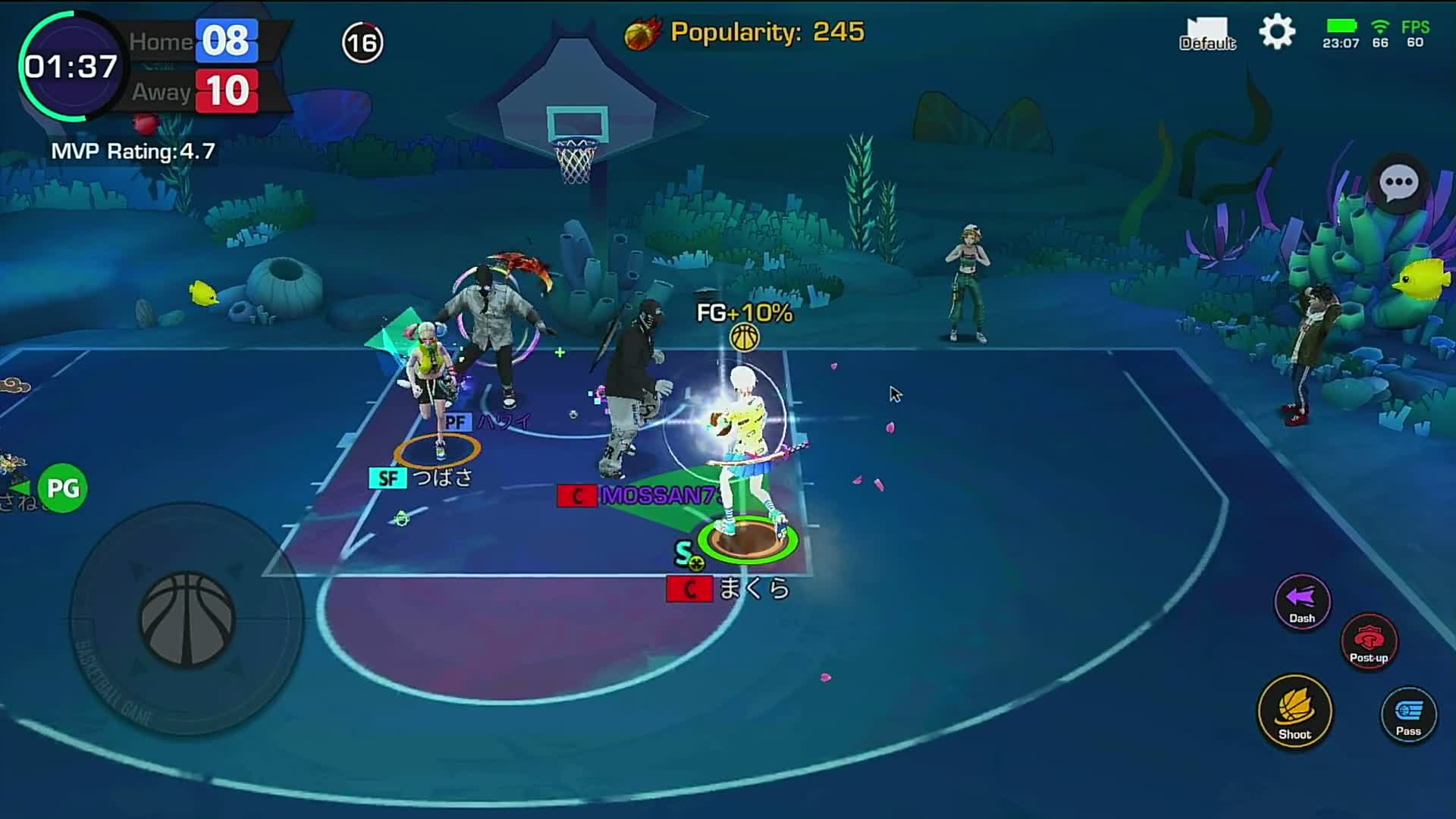Activate the Pass button
Screen dimensions: 1456x819
point(1408,714)
